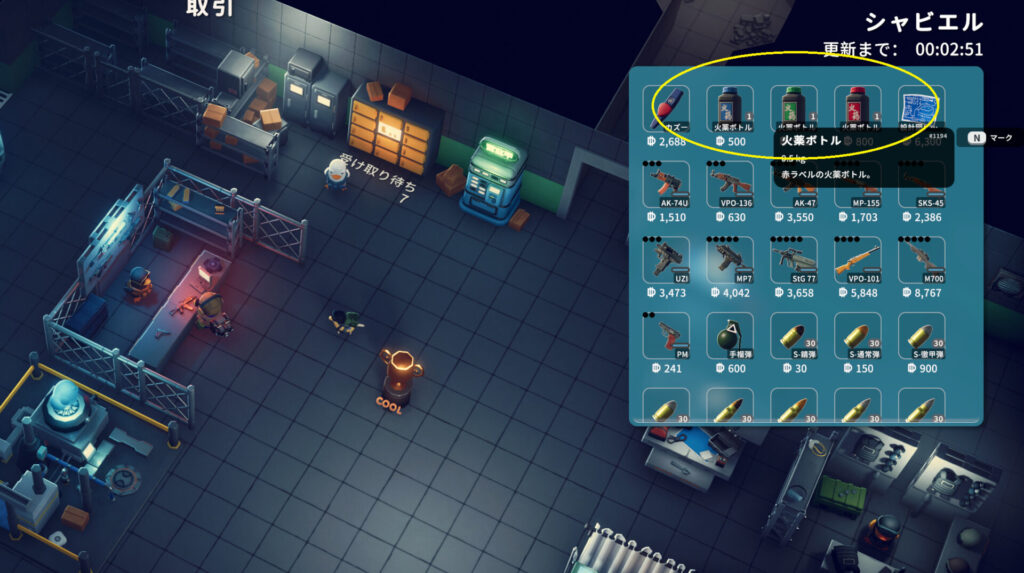Choose the hand grenade shop slot
This screenshot has height=573, width=1024.
click(x=730, y=336)
